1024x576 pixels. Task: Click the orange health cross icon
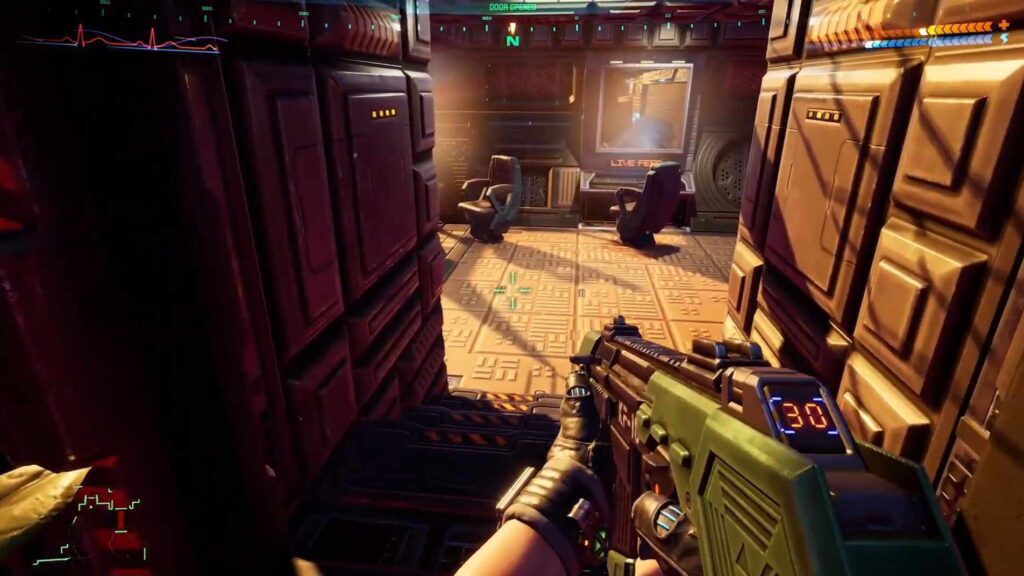click(1004, 25)
